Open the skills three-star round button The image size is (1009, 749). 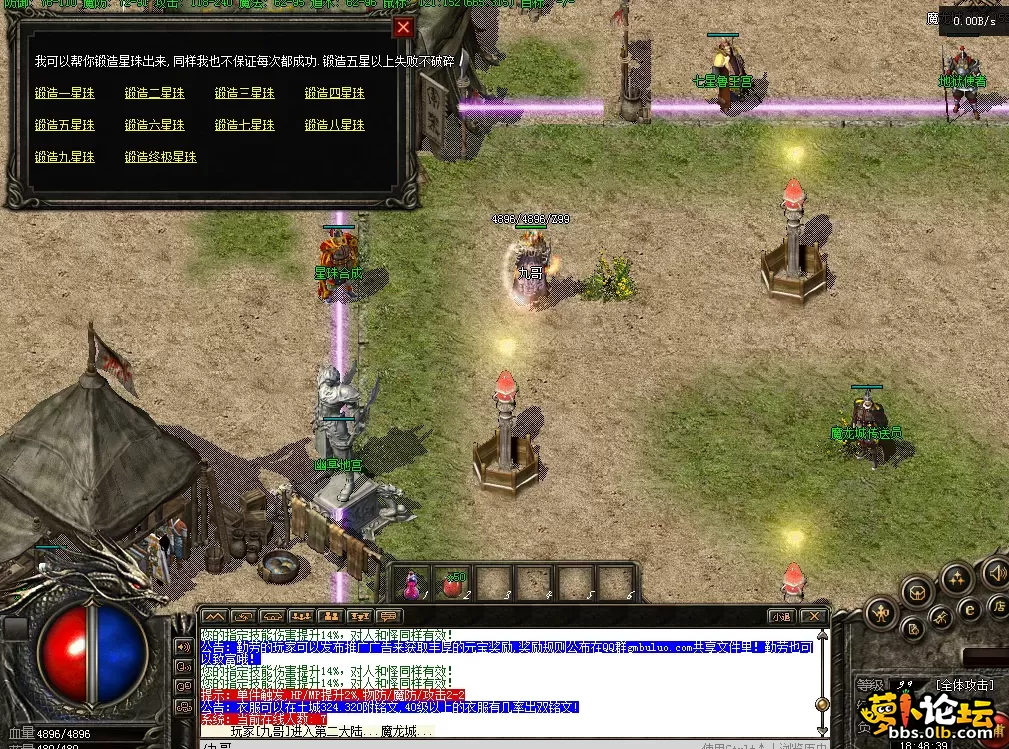point(957,577)
